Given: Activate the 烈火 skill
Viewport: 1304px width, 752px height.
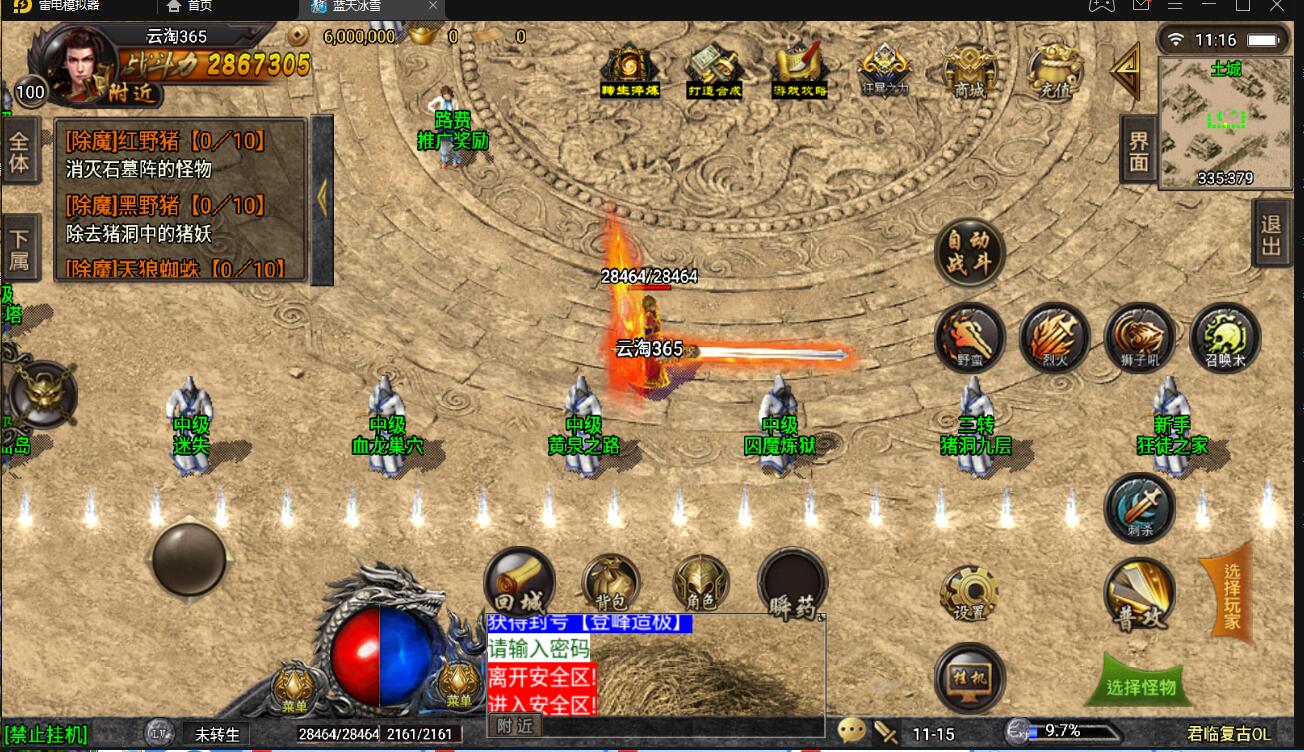Looking at the screenshot, I should point(1054,338).
